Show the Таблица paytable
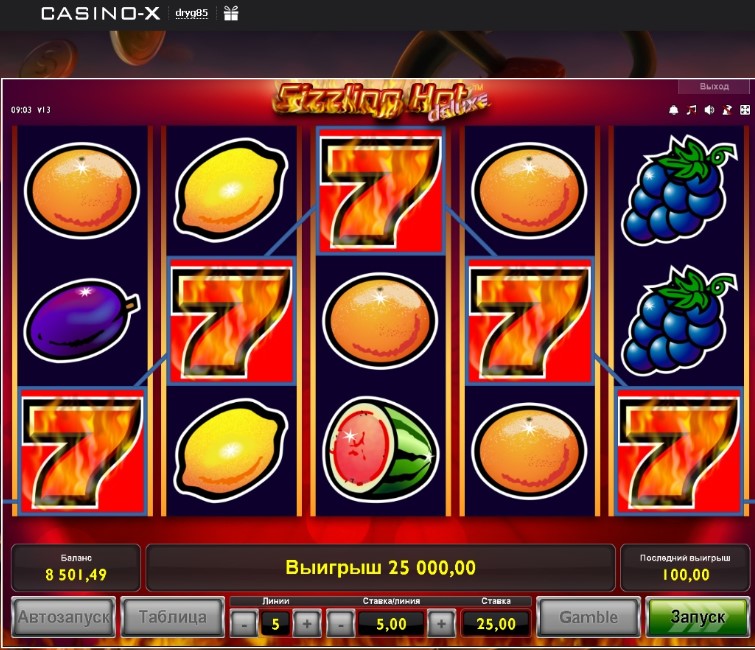This screenshot has width=755, height=650. (x=172, y=617)
